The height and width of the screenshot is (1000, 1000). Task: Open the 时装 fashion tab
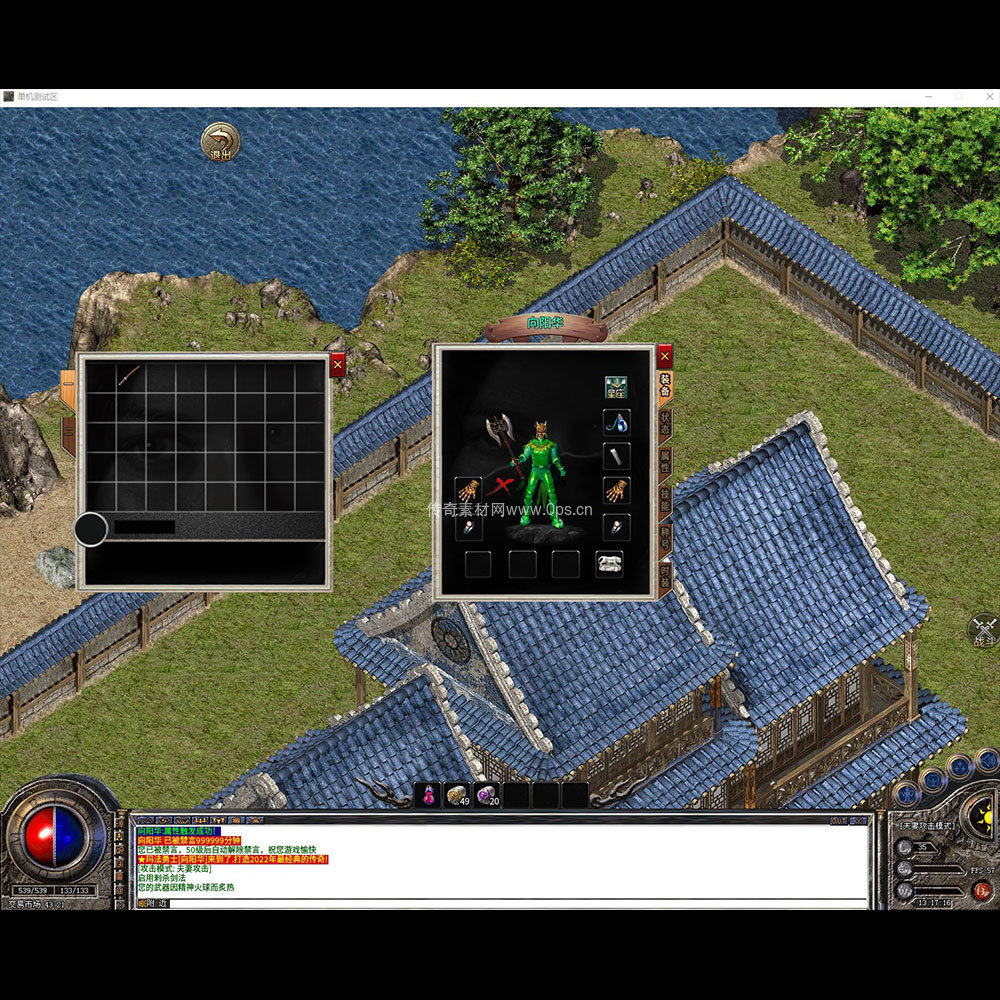[x=666, y=576]
